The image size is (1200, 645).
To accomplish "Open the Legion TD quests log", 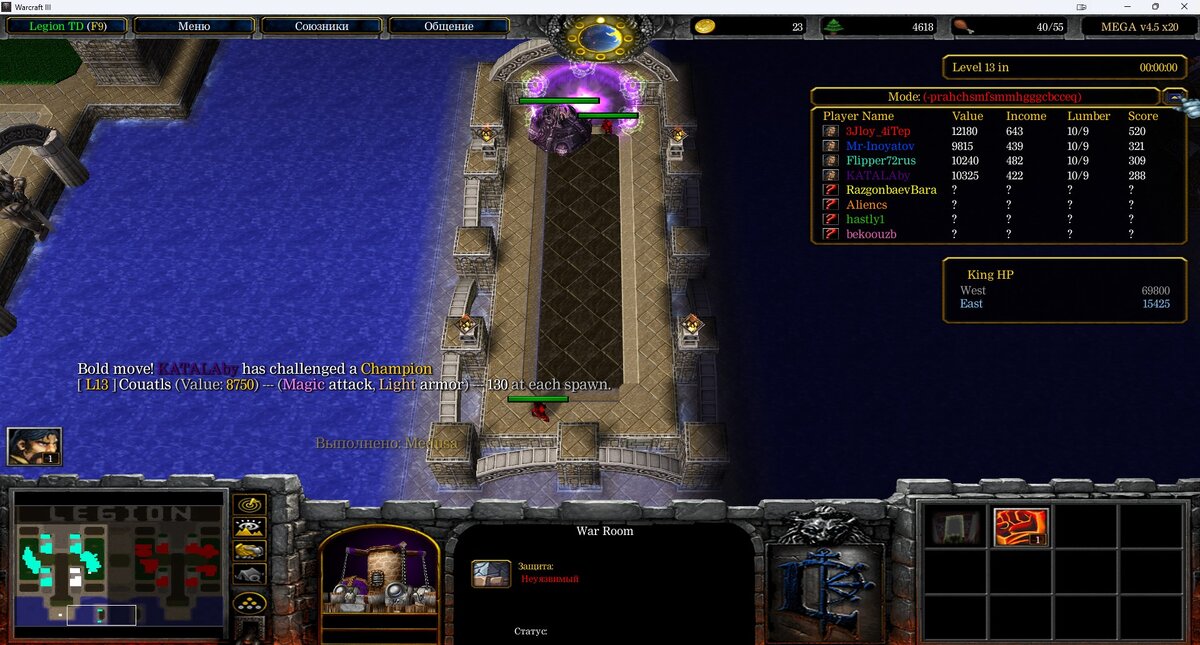I will tap(66, 26).
